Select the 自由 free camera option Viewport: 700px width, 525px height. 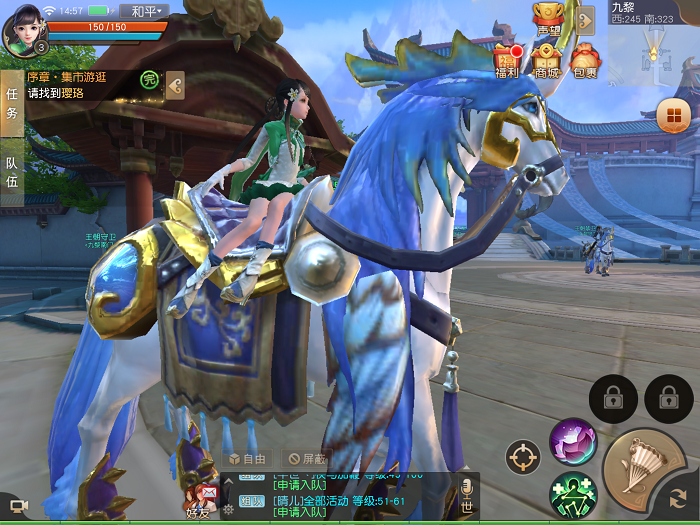pyautogui.click(x=247, y=459)
